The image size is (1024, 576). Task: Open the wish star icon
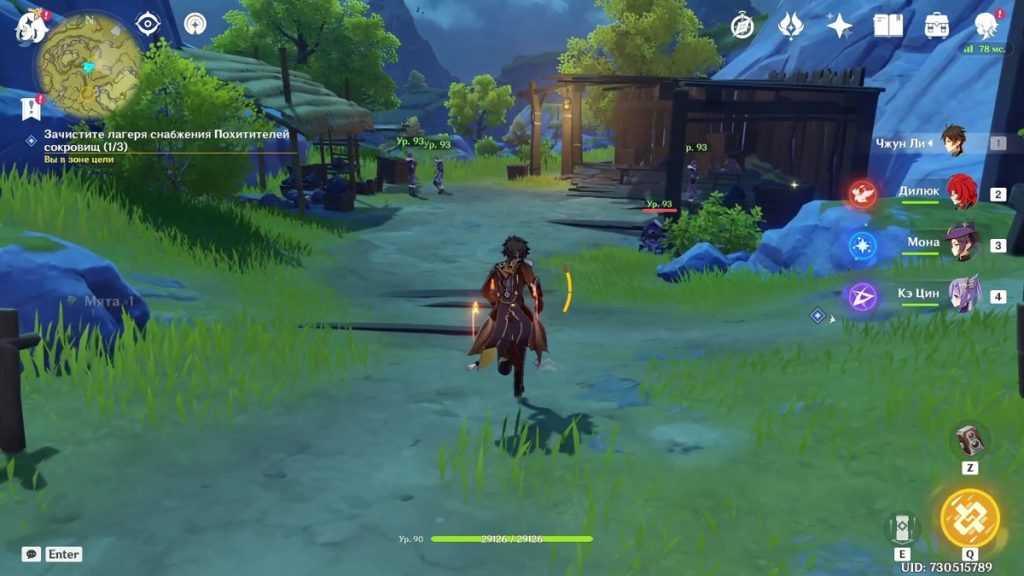(x=839, y=26)
